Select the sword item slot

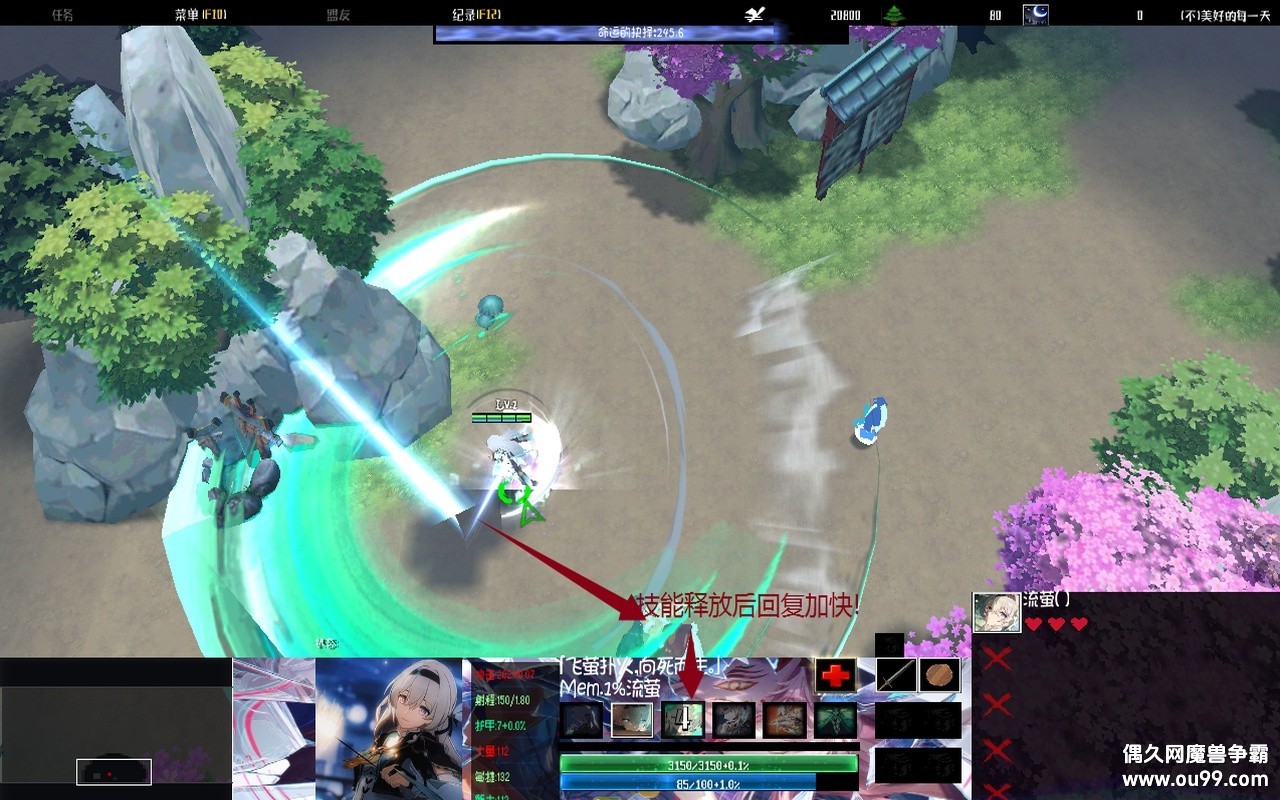[896, 675]
